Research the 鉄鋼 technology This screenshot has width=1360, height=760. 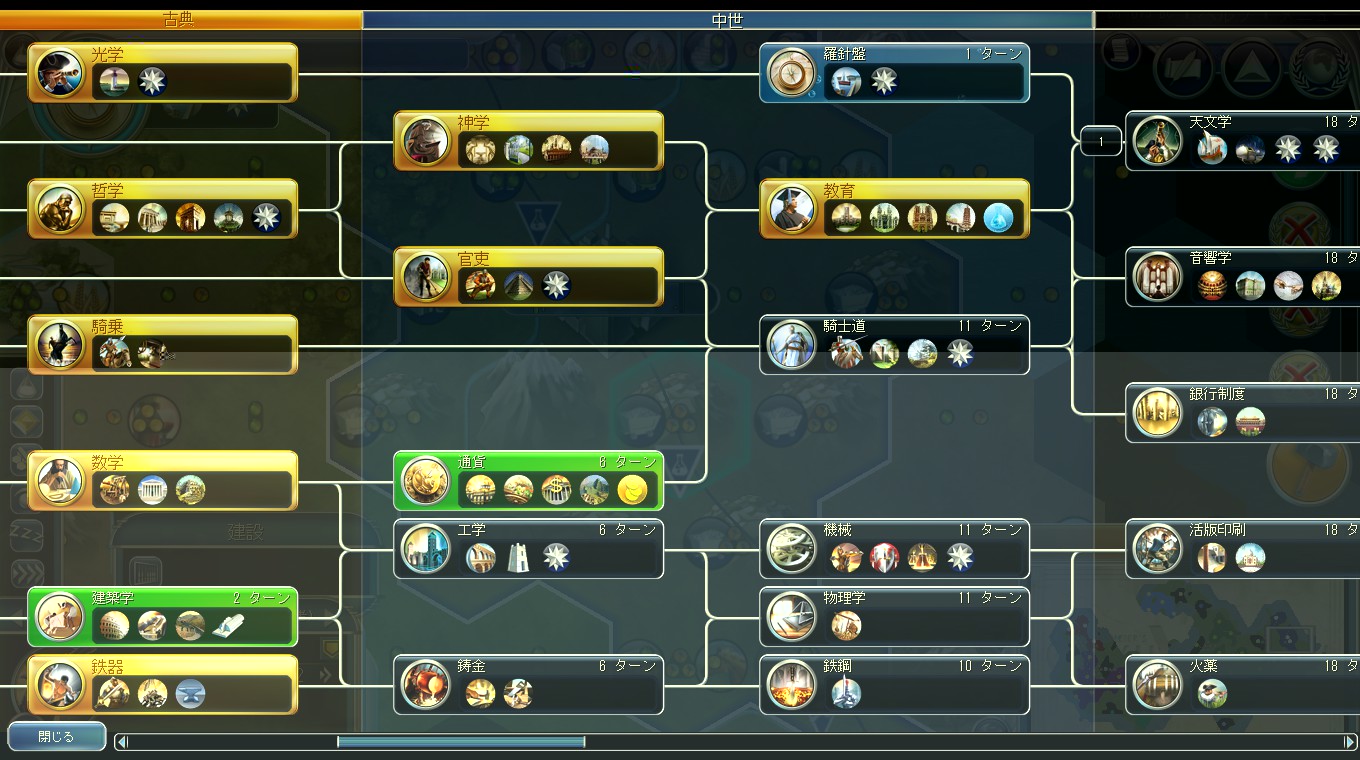point(895,684)
